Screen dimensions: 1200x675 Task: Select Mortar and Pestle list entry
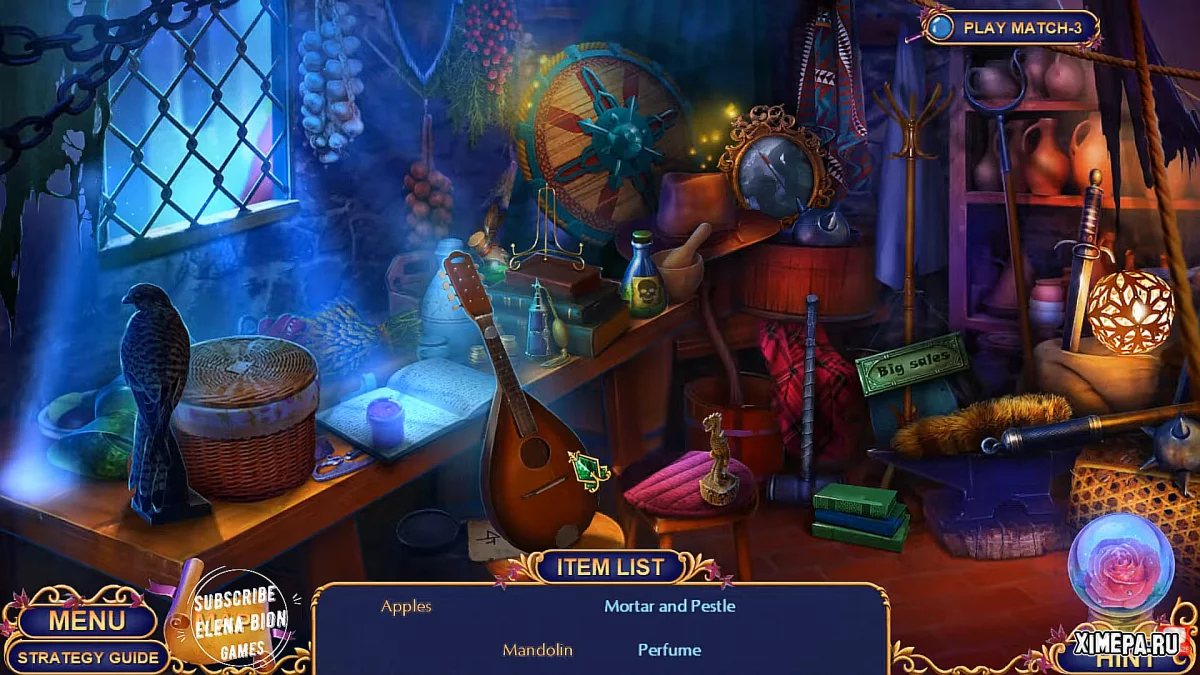click(669, 606)
